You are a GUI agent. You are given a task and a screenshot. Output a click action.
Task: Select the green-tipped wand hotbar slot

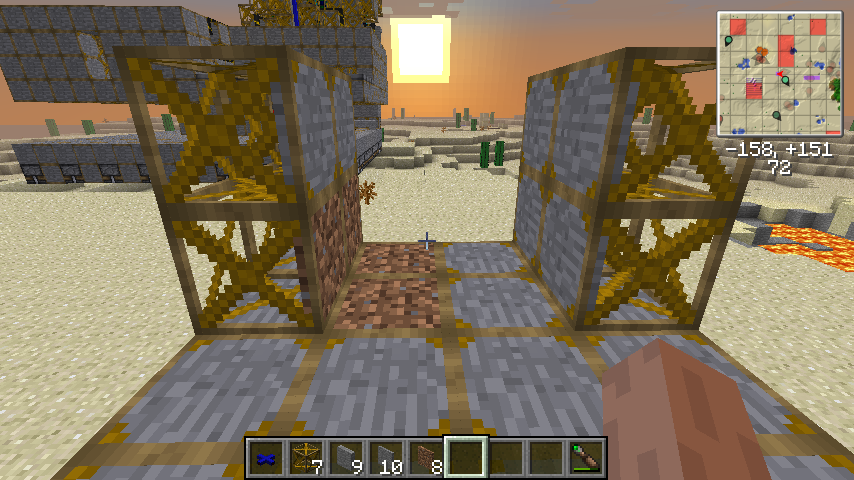[x=585, y=458]
